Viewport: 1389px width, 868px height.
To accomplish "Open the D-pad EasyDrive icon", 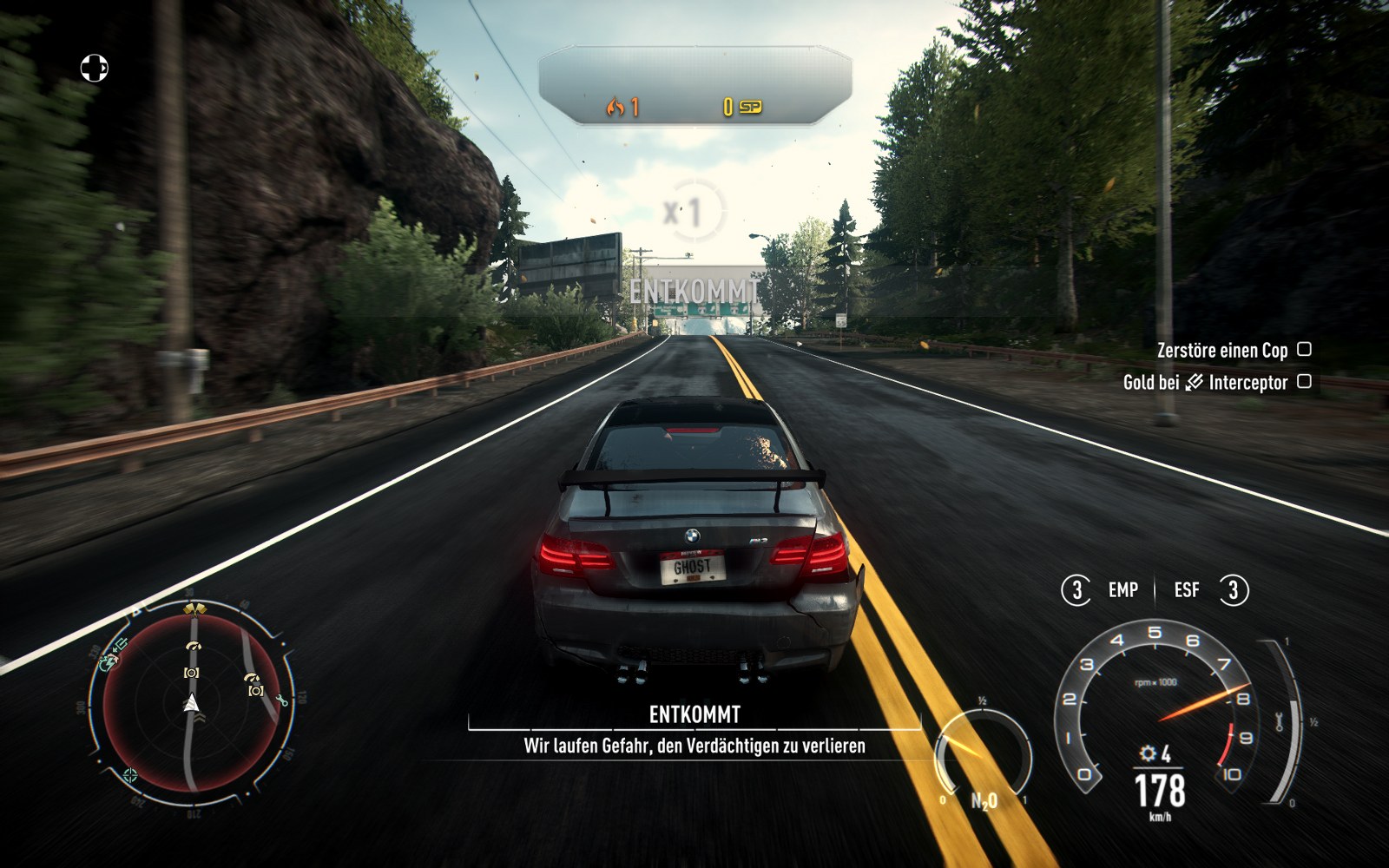I will [x=94, y=68].
